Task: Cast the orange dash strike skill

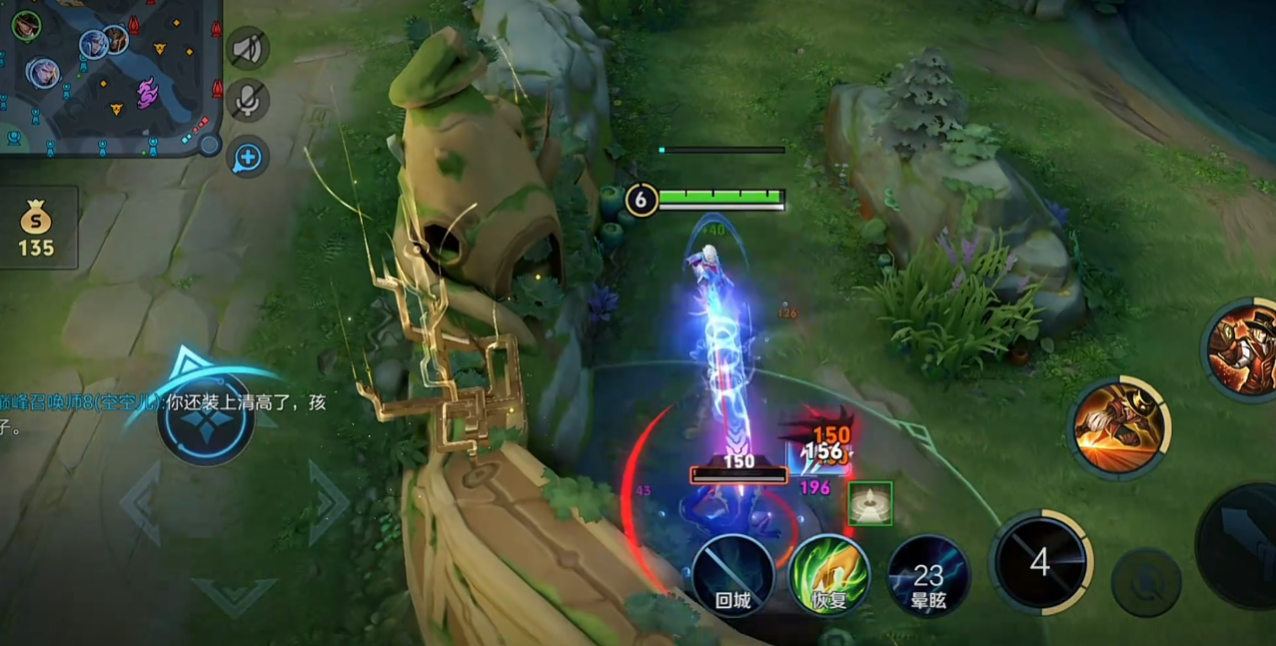Action: [x=1118, y=428]
